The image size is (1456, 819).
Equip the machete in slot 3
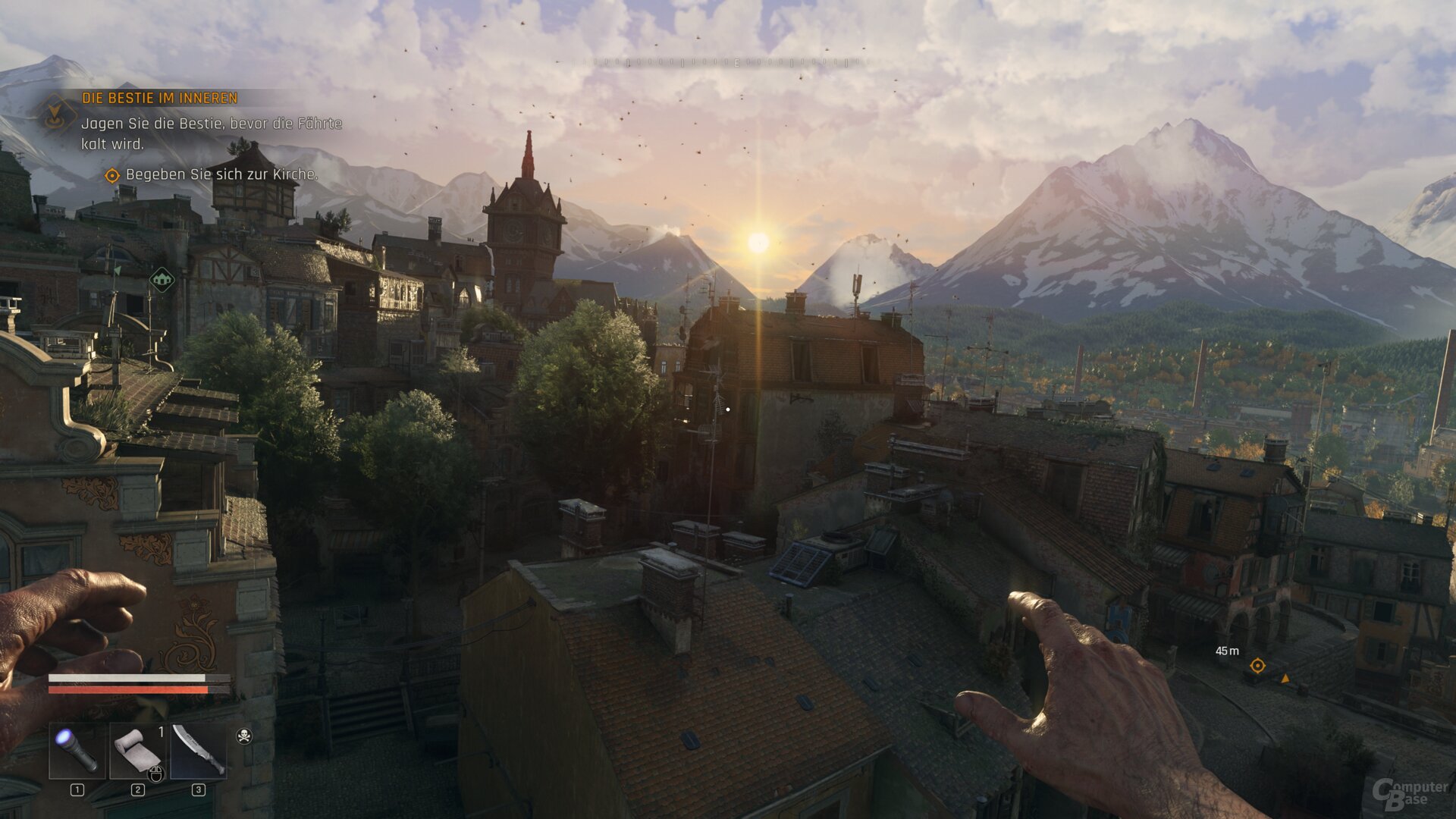pos(199,751)
